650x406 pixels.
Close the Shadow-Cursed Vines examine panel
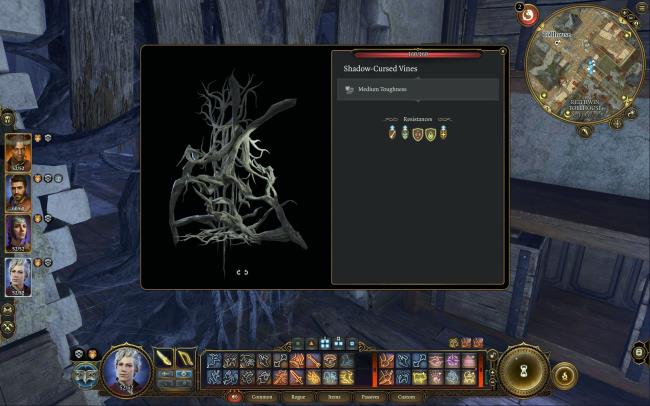[x=503, y=51]
